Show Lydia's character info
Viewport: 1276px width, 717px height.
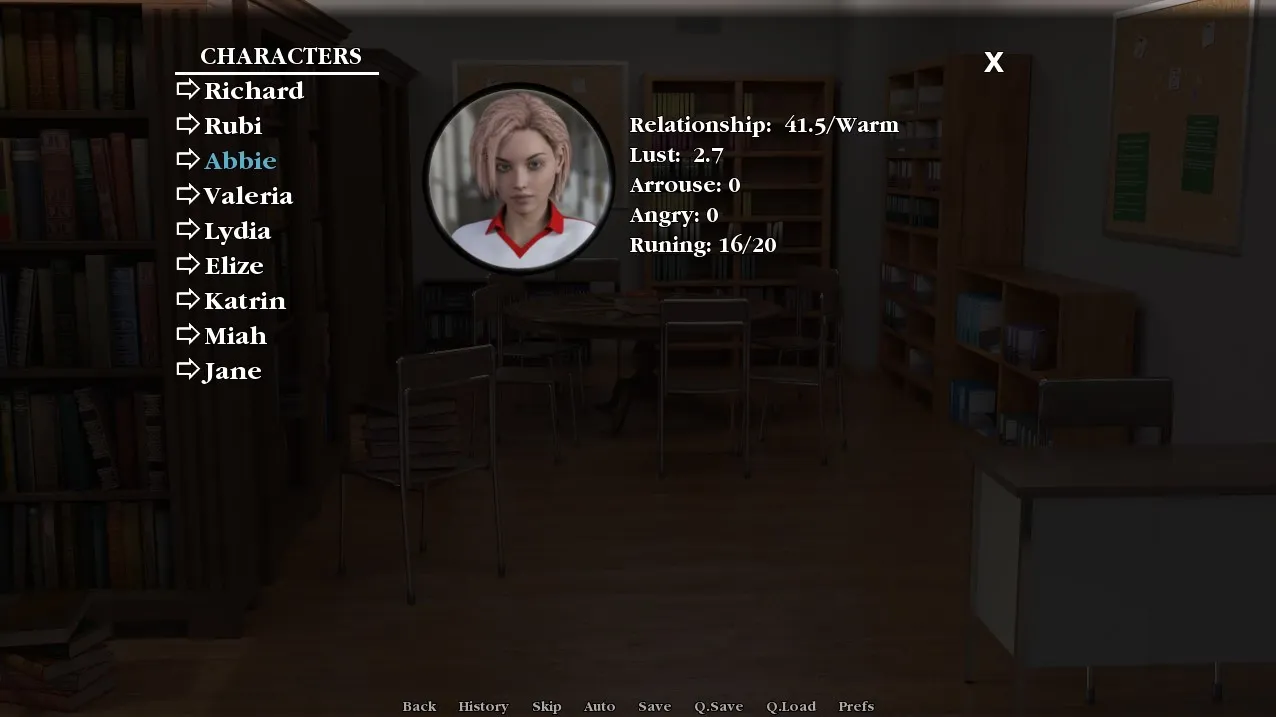tap(237, 231)
